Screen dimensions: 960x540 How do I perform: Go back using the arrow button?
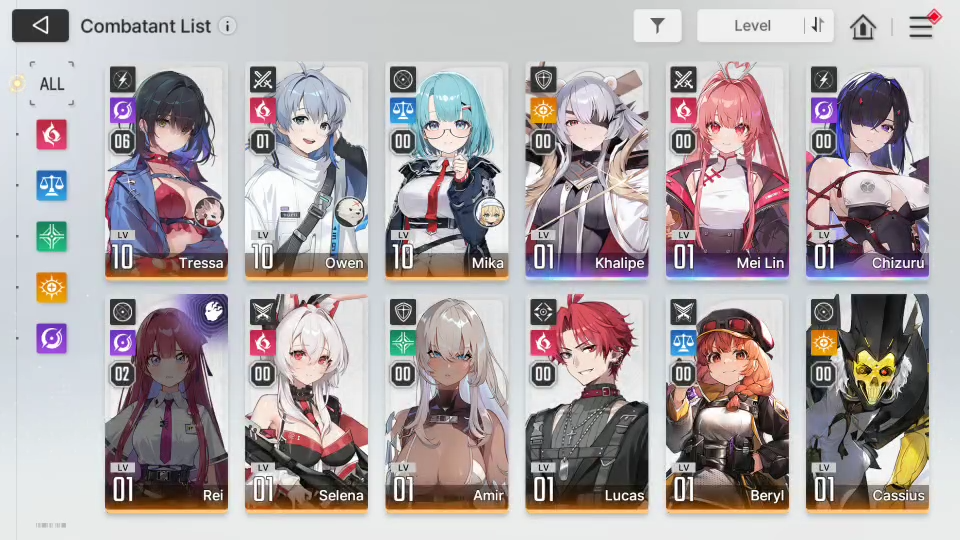tap(40, 26)
